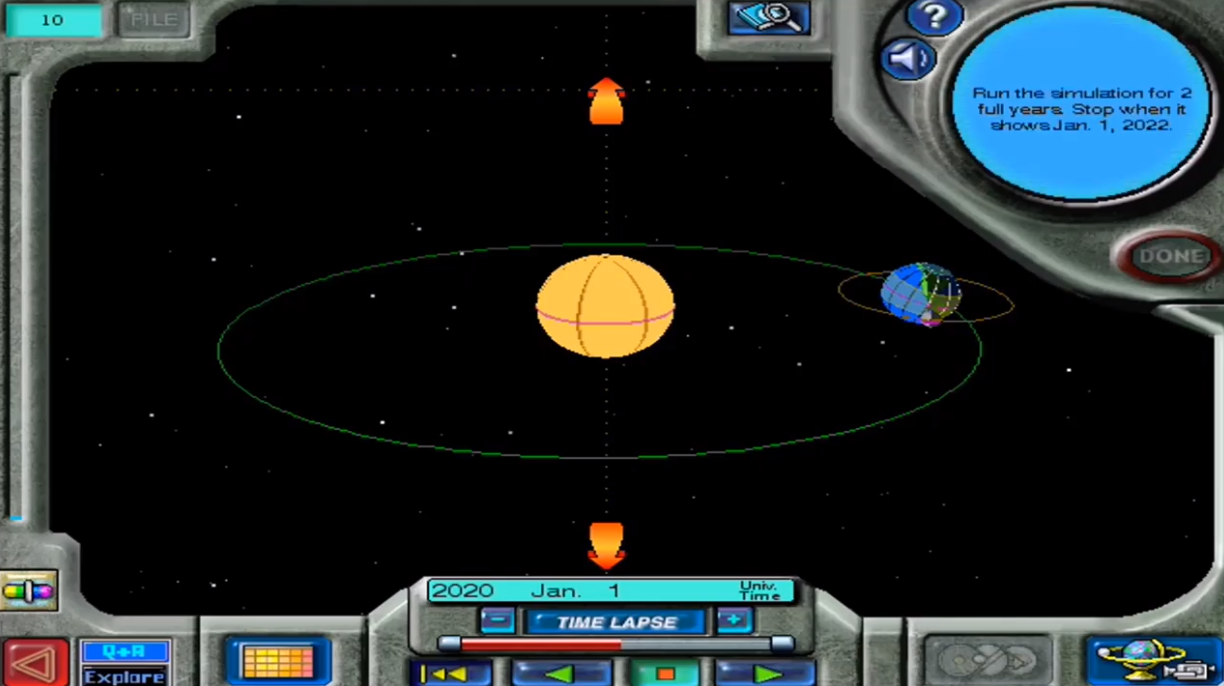1224x686 pixels.
Task: Toggle the speaker sound button
Action: coord(908,60)
